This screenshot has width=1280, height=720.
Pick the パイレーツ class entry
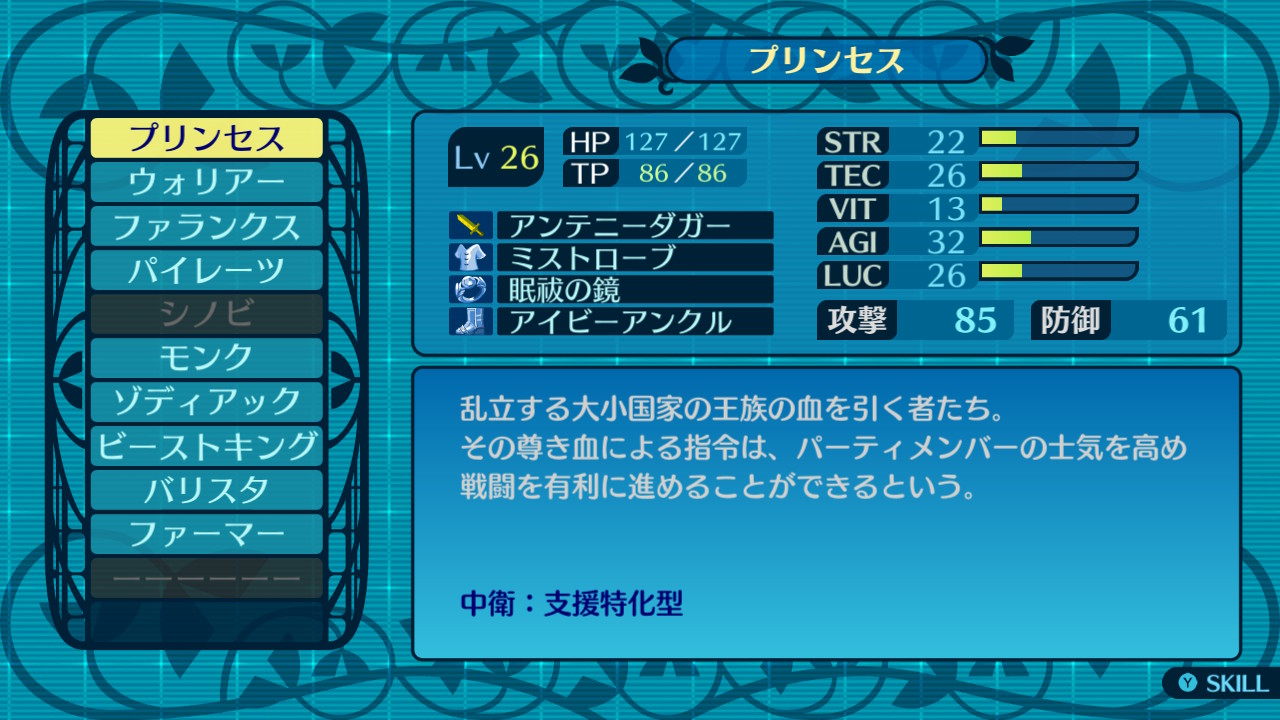tap(207, 270)
